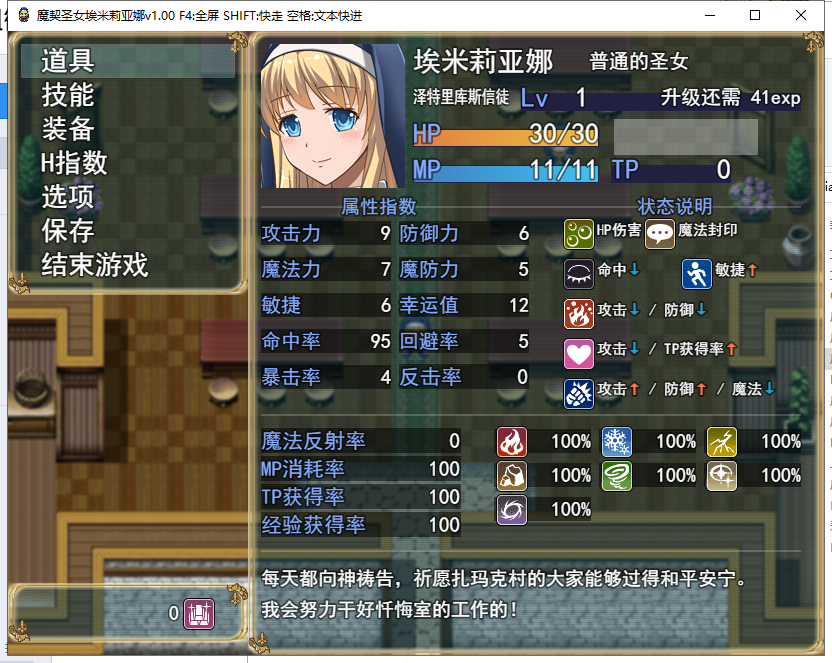Open the 道具 items menu
The image size is (832, 663).
68,61
